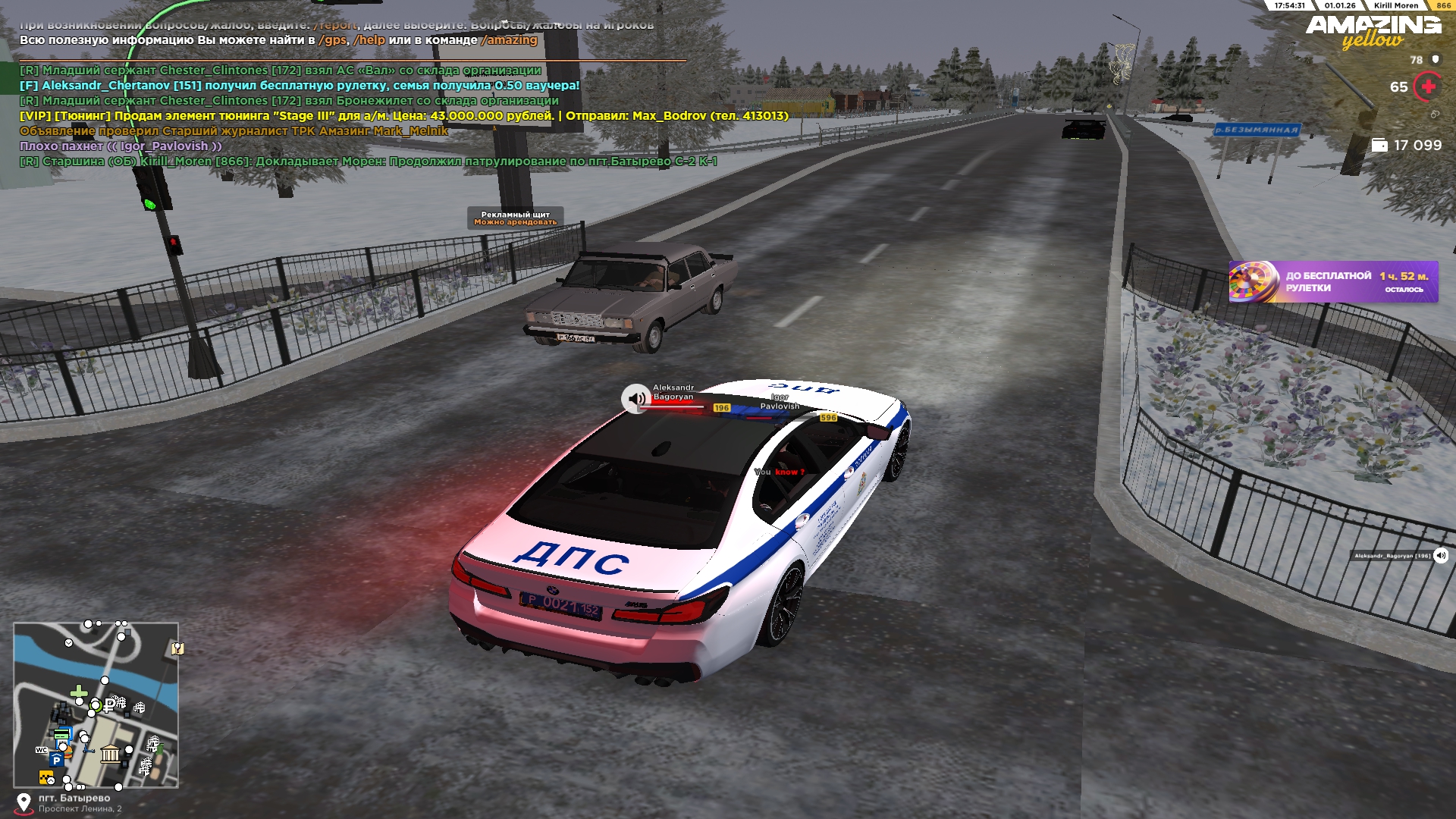The image size is (1456, 819).
Task: Click the wallet money icon
Action: [1379, 146]
